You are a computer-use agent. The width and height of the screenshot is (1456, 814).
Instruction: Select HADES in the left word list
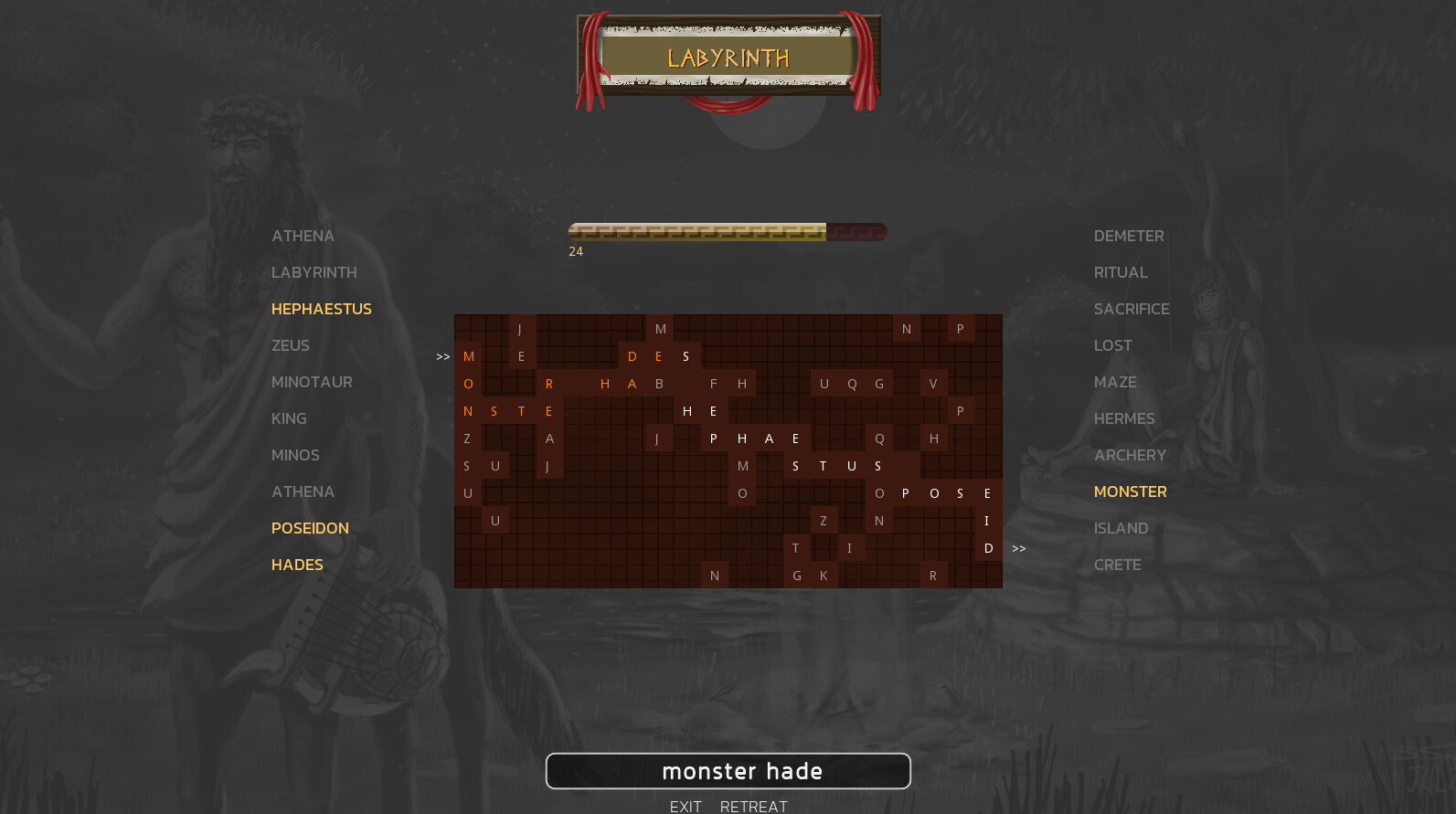(296, 565)
